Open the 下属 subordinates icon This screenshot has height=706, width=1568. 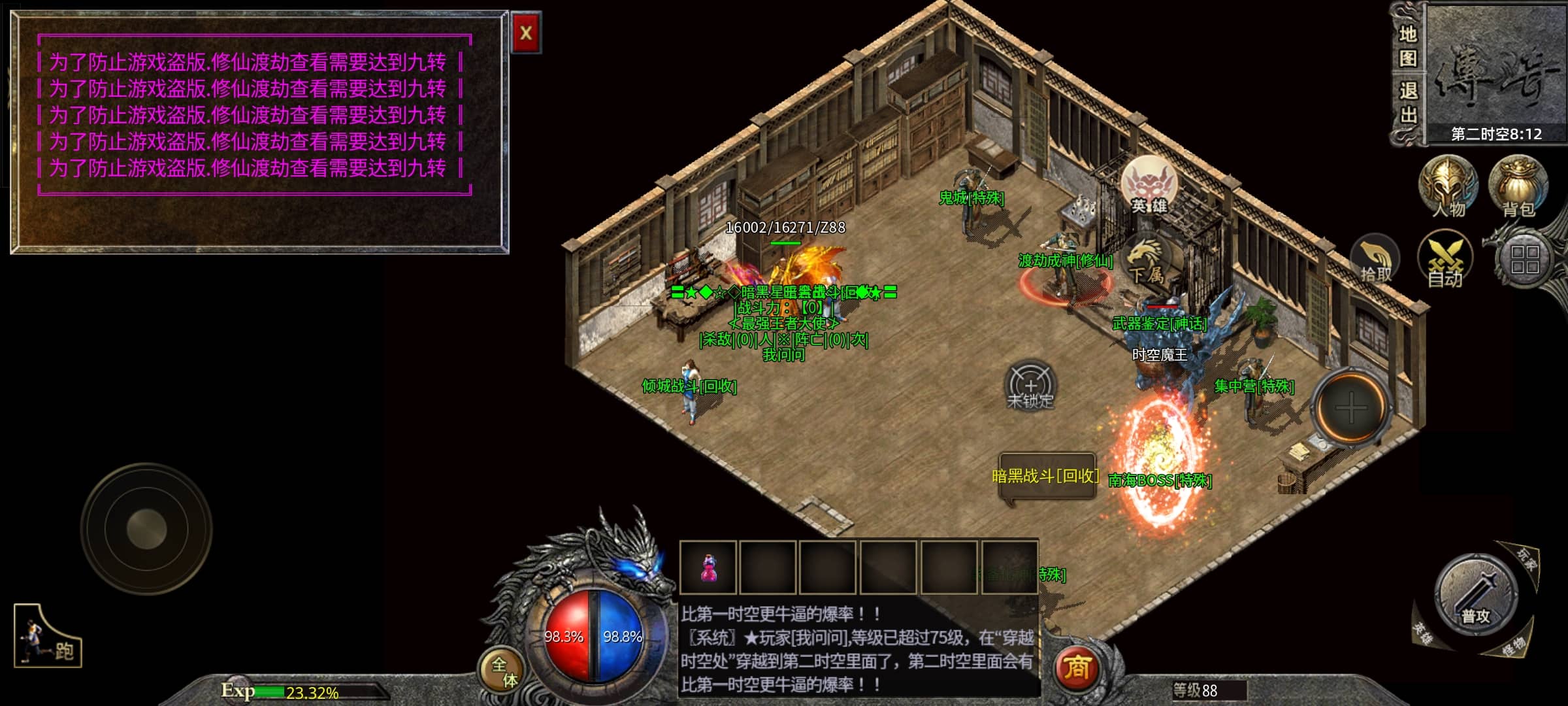tap(1145, 261)
